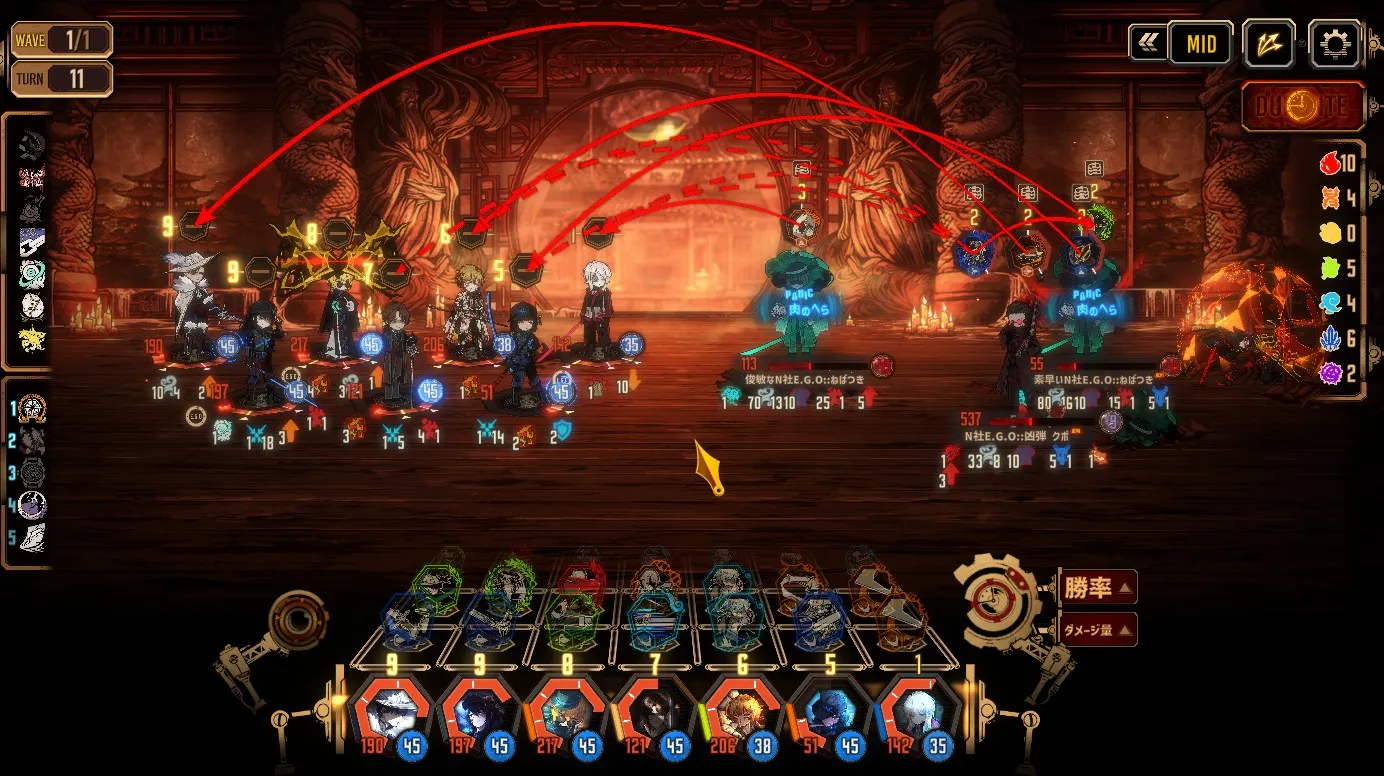The image size is (1384, 776).
Task: Select the 勝率 win rate button
Action: point(1097,588)
